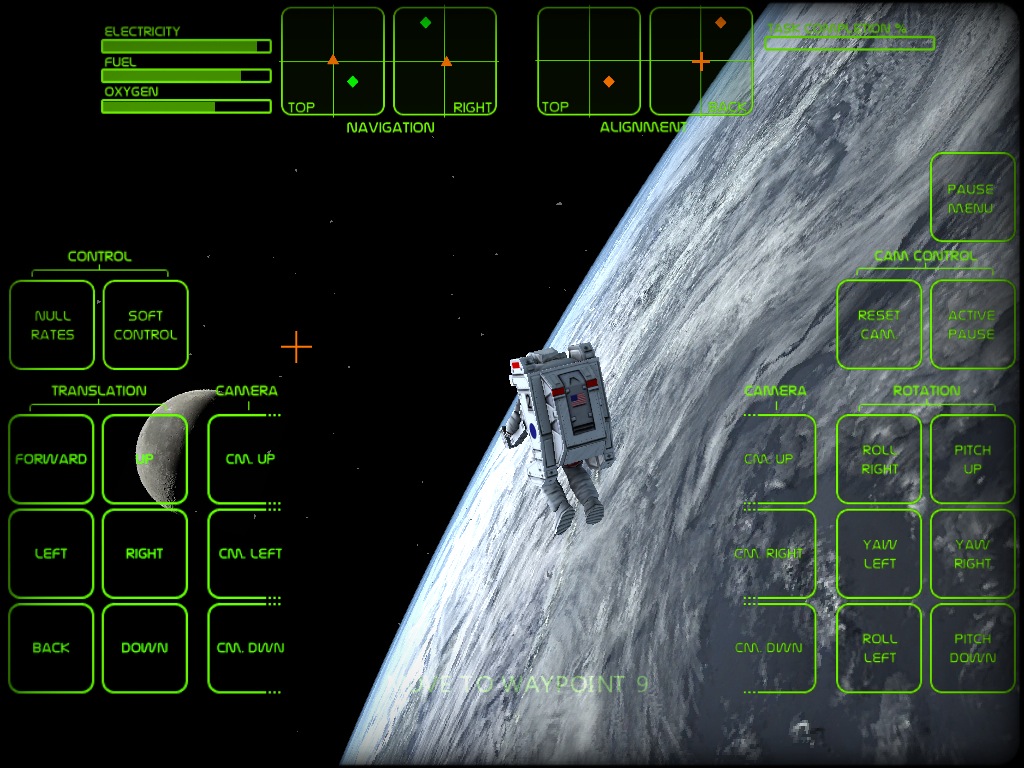Click the CM. LEFT camera button
Viewport: 1024px width, 768px height.
tap(247, 553)
